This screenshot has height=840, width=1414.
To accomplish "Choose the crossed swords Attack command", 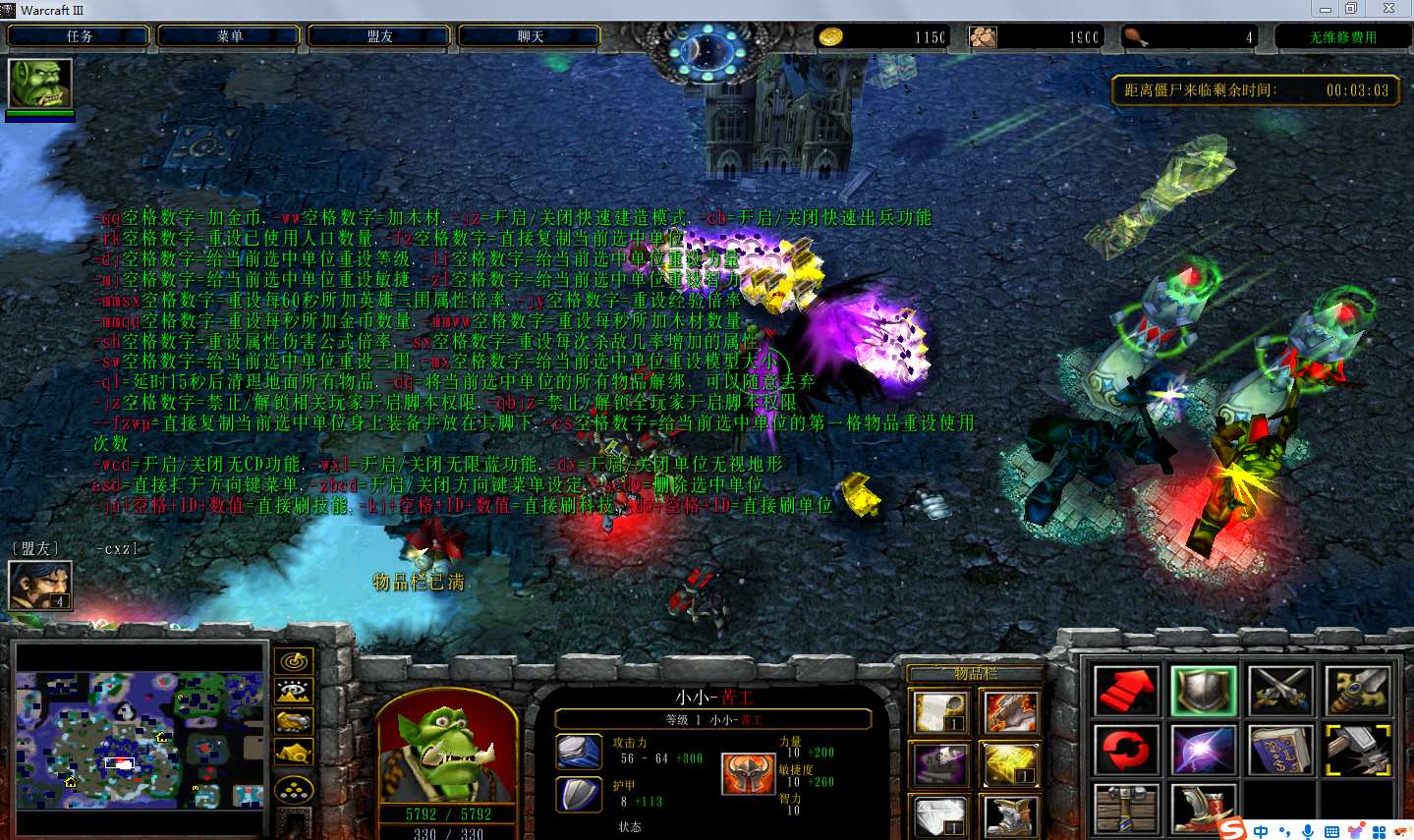I will [x=1281, y=690].
